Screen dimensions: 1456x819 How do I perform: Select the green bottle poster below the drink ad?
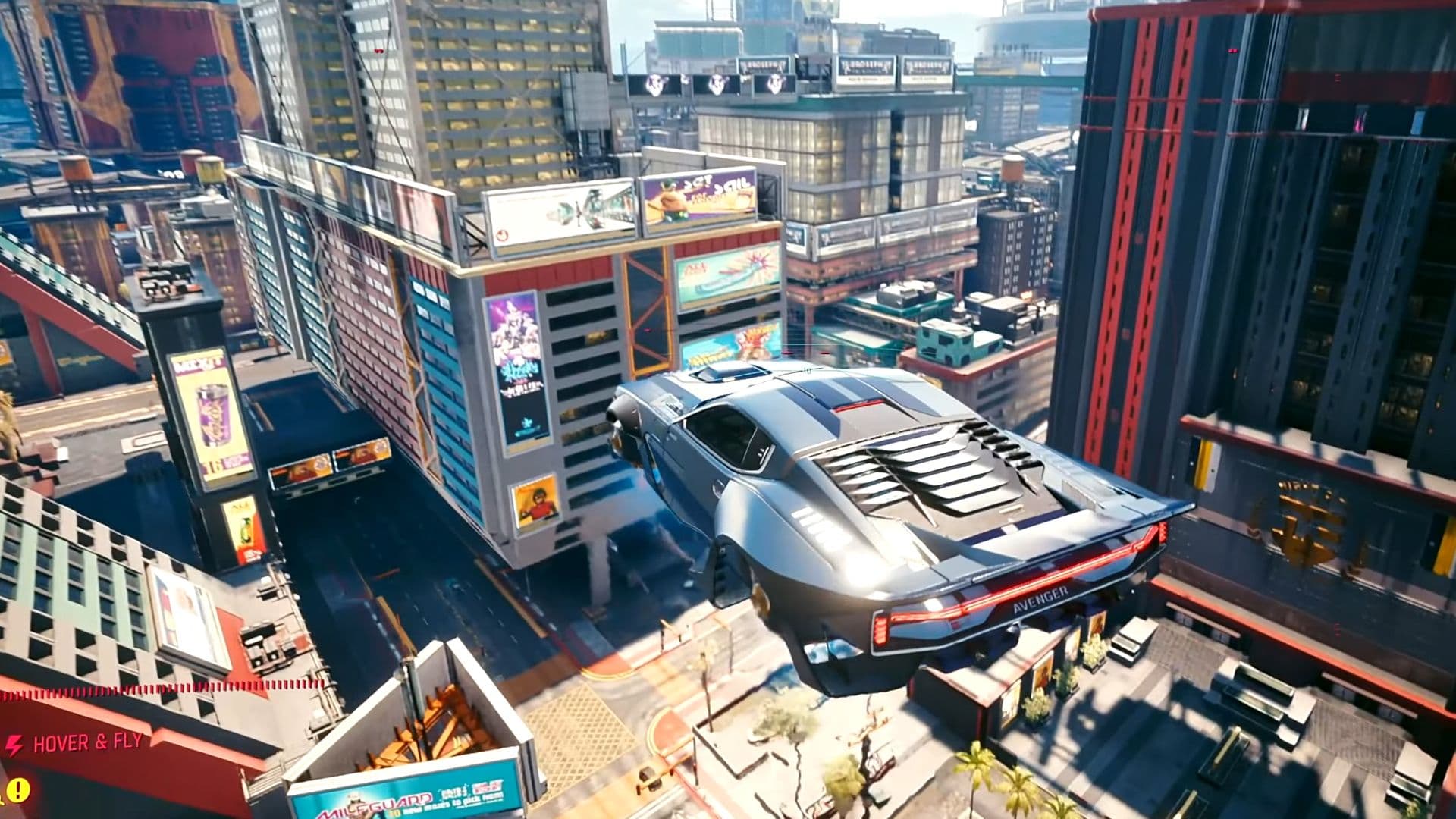[x=245, y=531]
